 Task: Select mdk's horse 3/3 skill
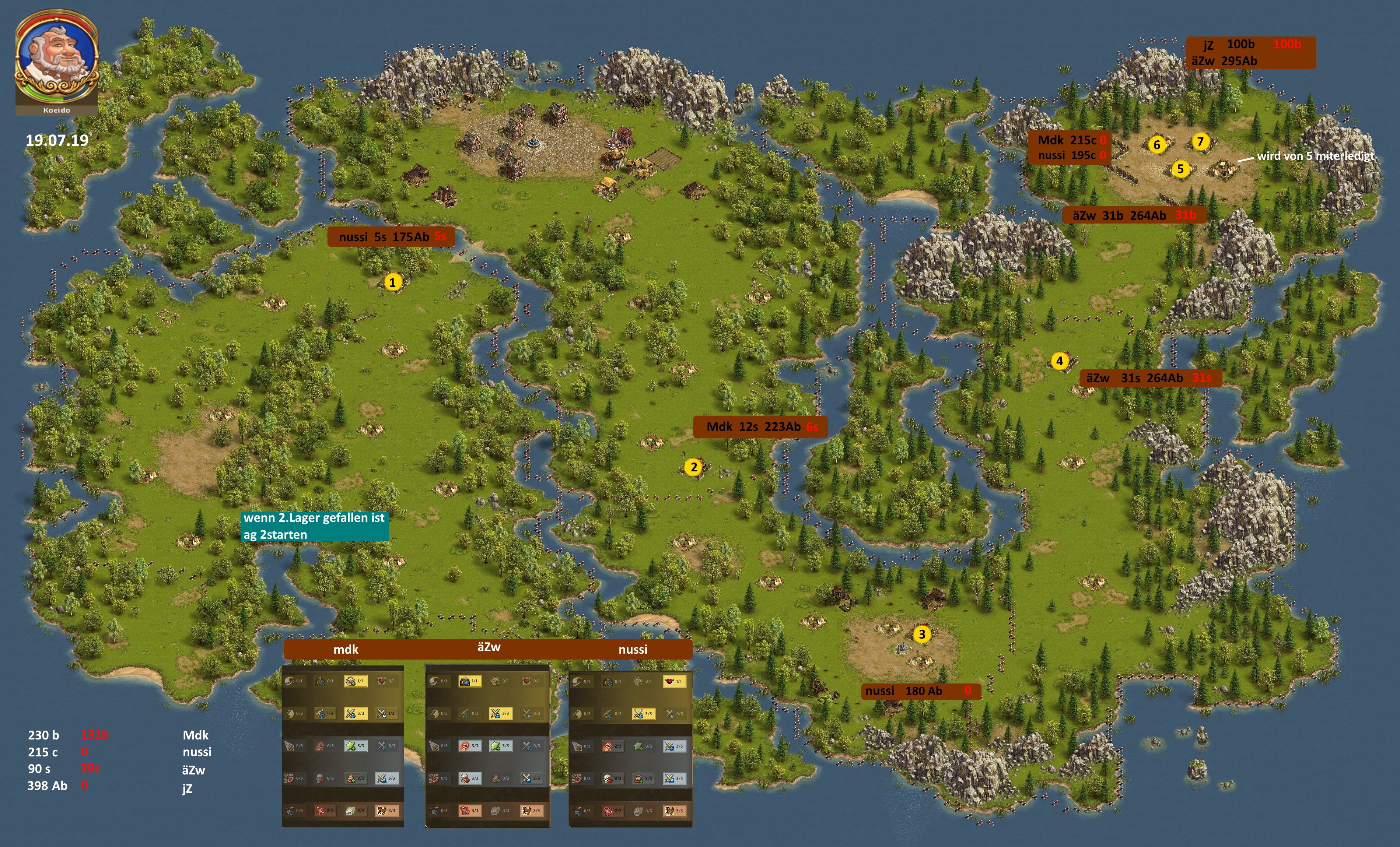(386, 811)
